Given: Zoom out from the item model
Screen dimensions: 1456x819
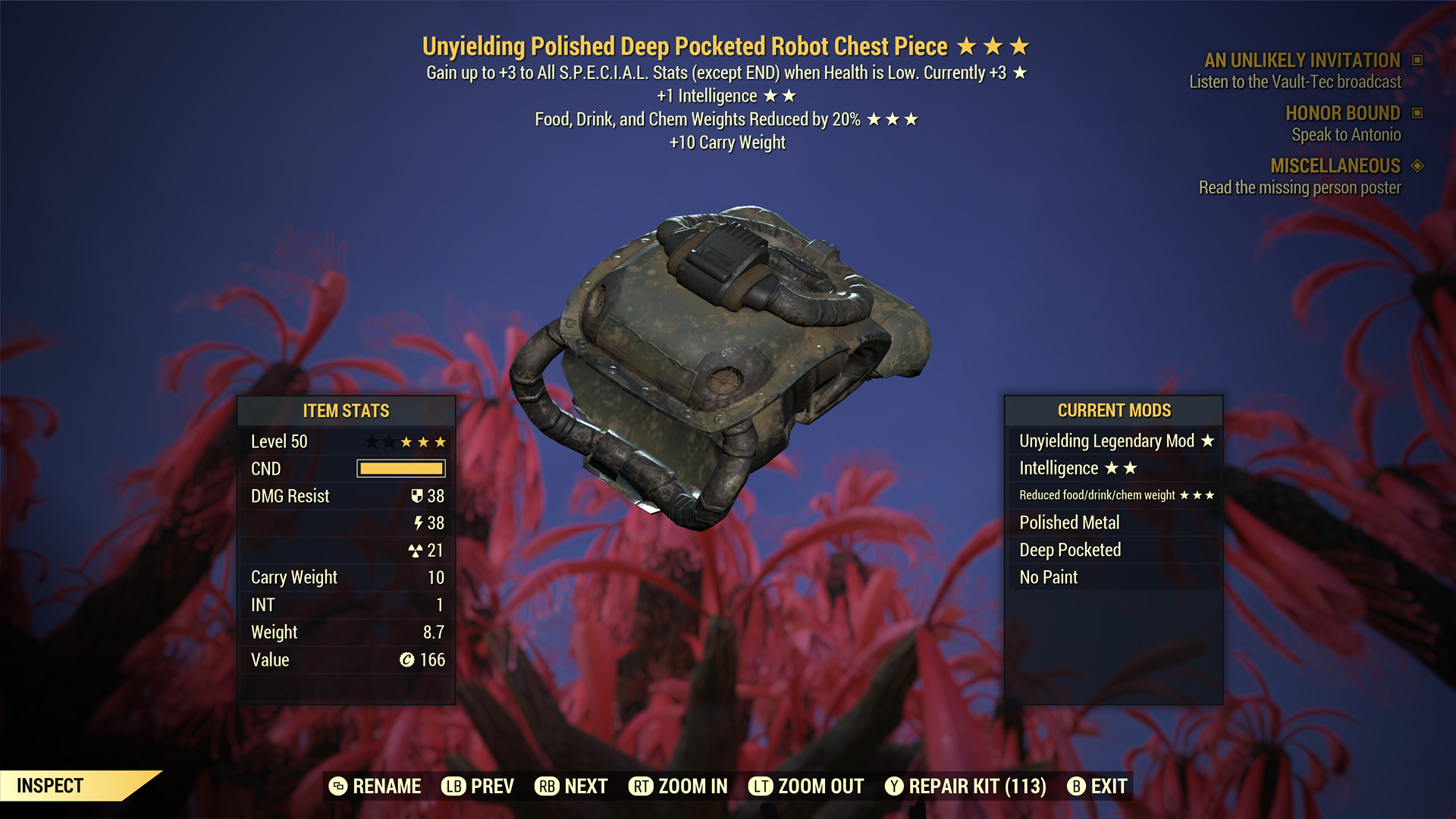Looking at the screenshot, I should point(806,786).
